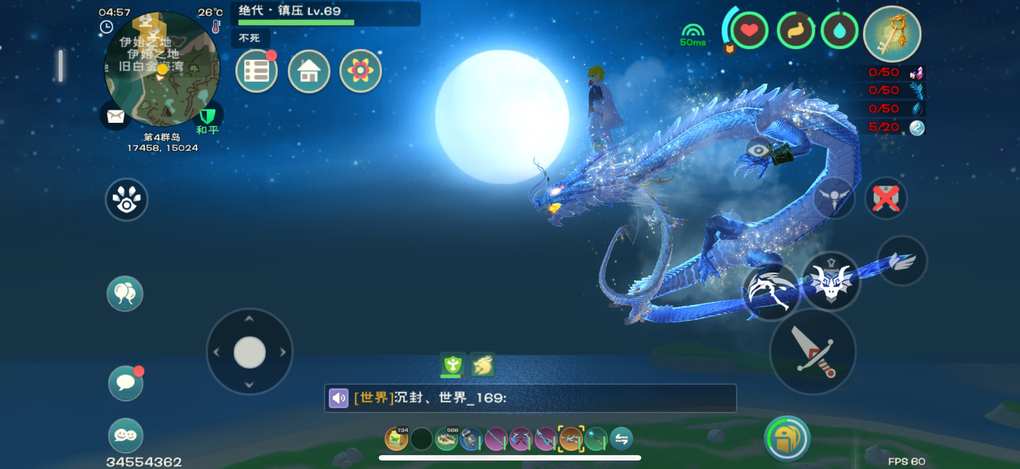
Task: Tap the red crossed-out dismount button
Action: click(x=884, y=198)
